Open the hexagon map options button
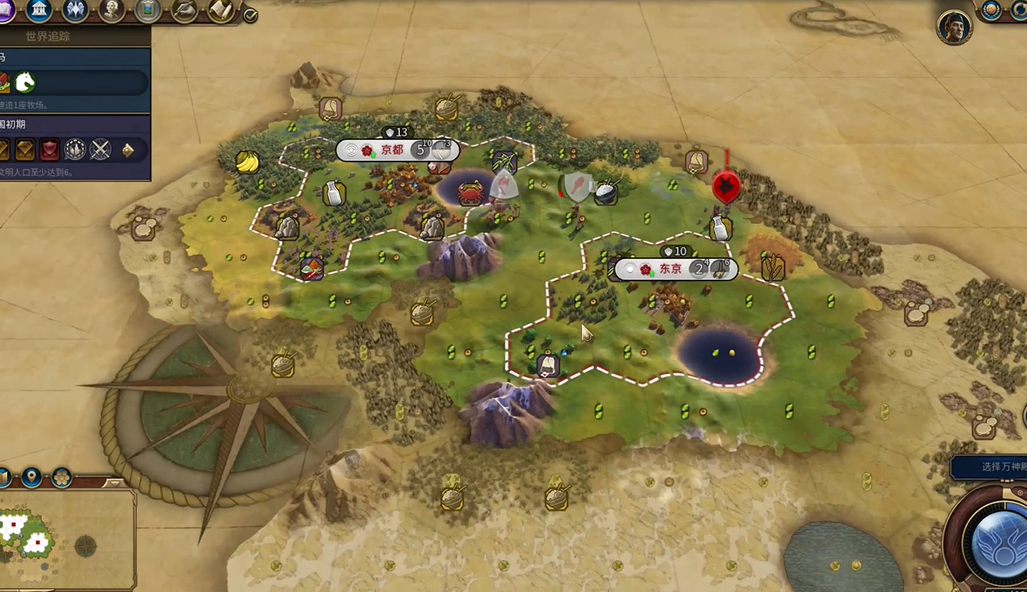The image size is (1027, 592). pyautogui.click(x=61, y=477)
